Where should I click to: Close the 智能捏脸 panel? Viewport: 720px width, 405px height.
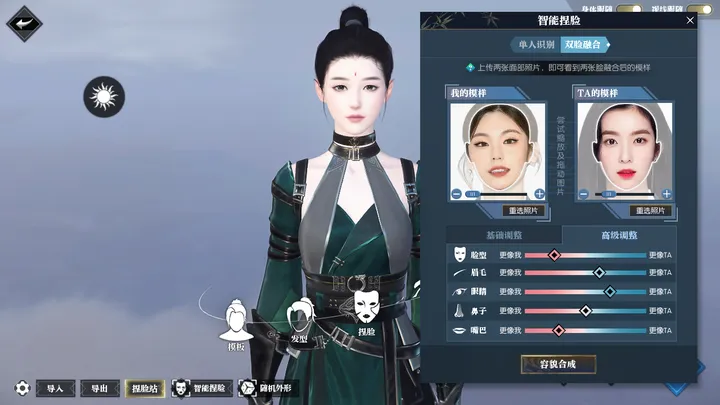(690, 20)
